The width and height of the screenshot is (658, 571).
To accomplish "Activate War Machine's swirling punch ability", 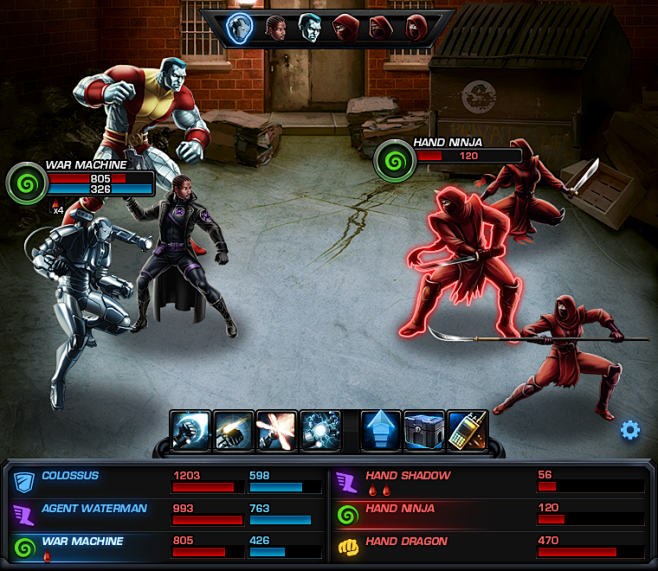I will tap(189, 430).
